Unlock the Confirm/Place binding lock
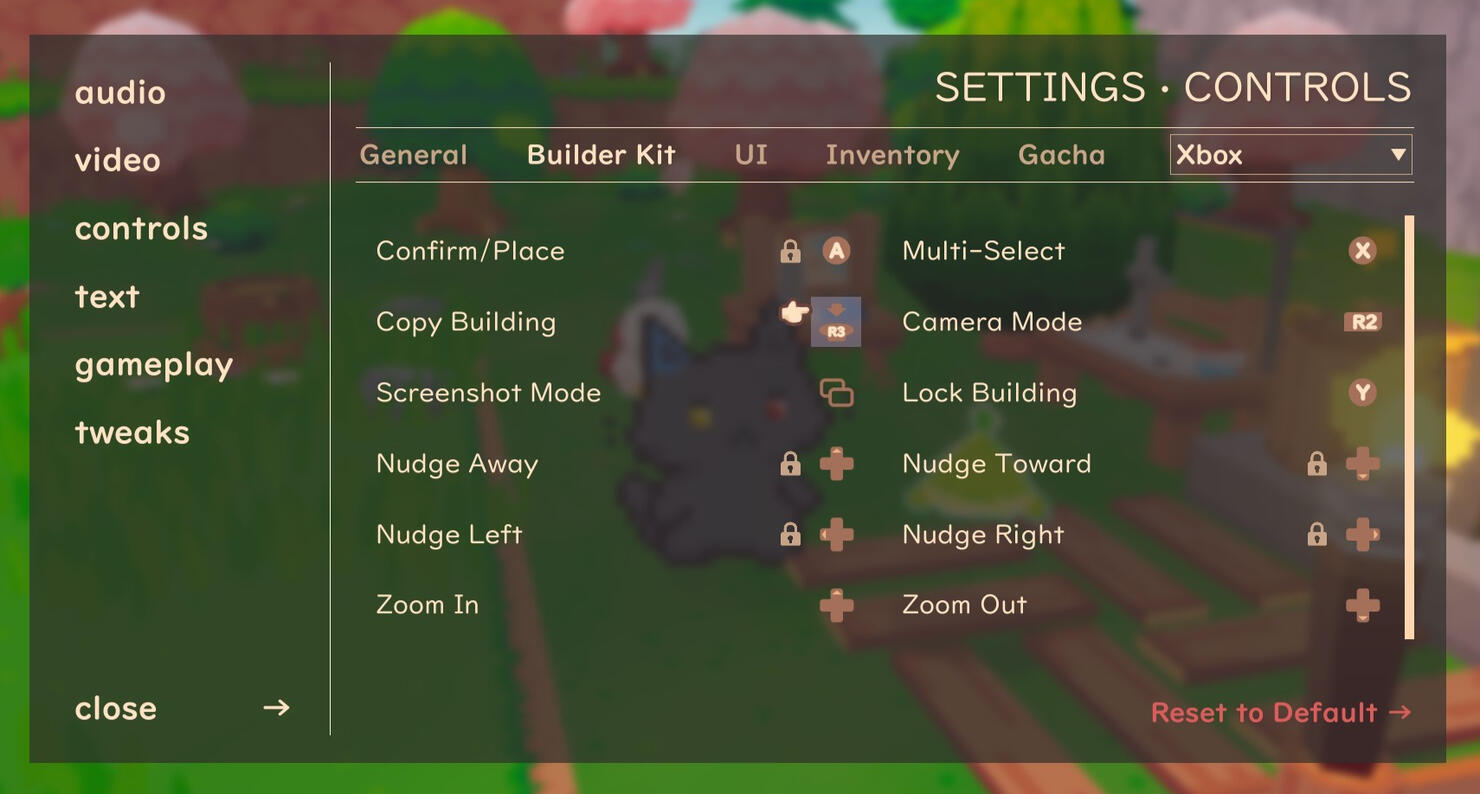 (x=789, y=251)
